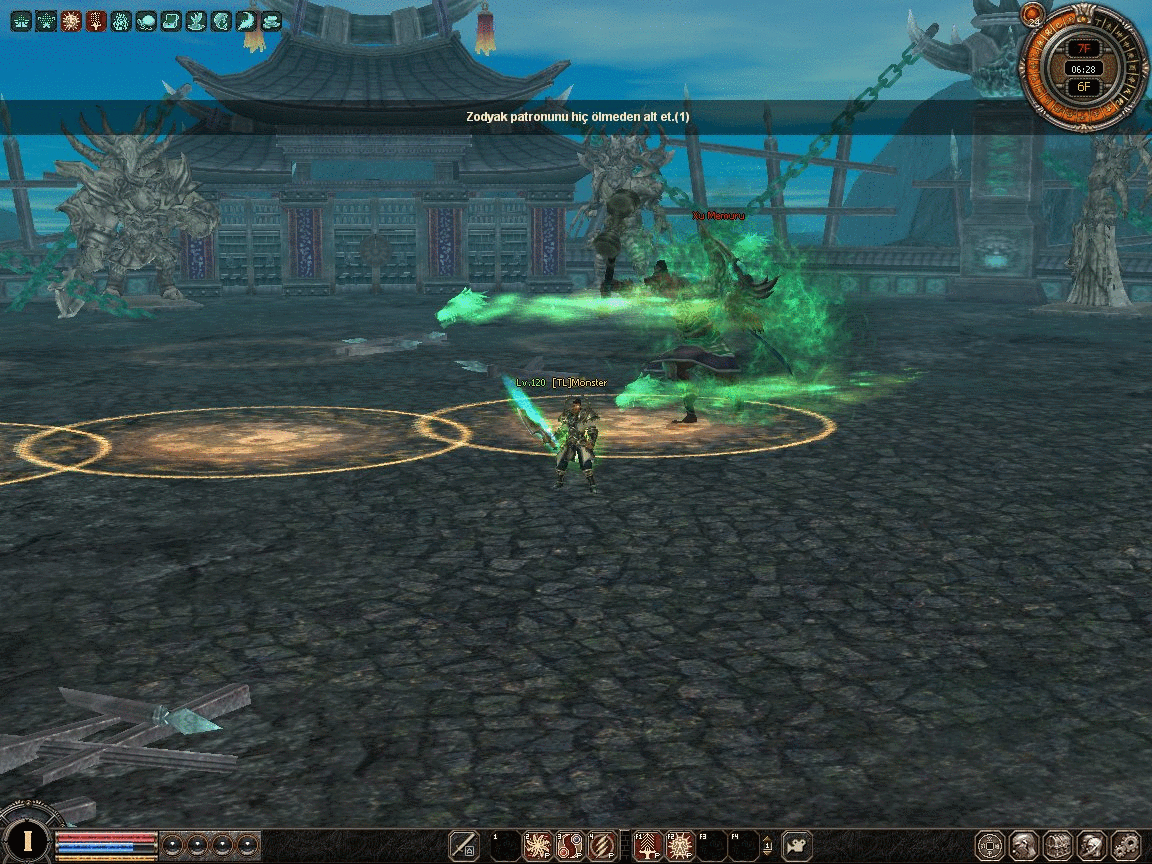Use the yin-yang swirl skill in slot 3
Viewport: 1152px width, 864px height.
coord(571,846)
